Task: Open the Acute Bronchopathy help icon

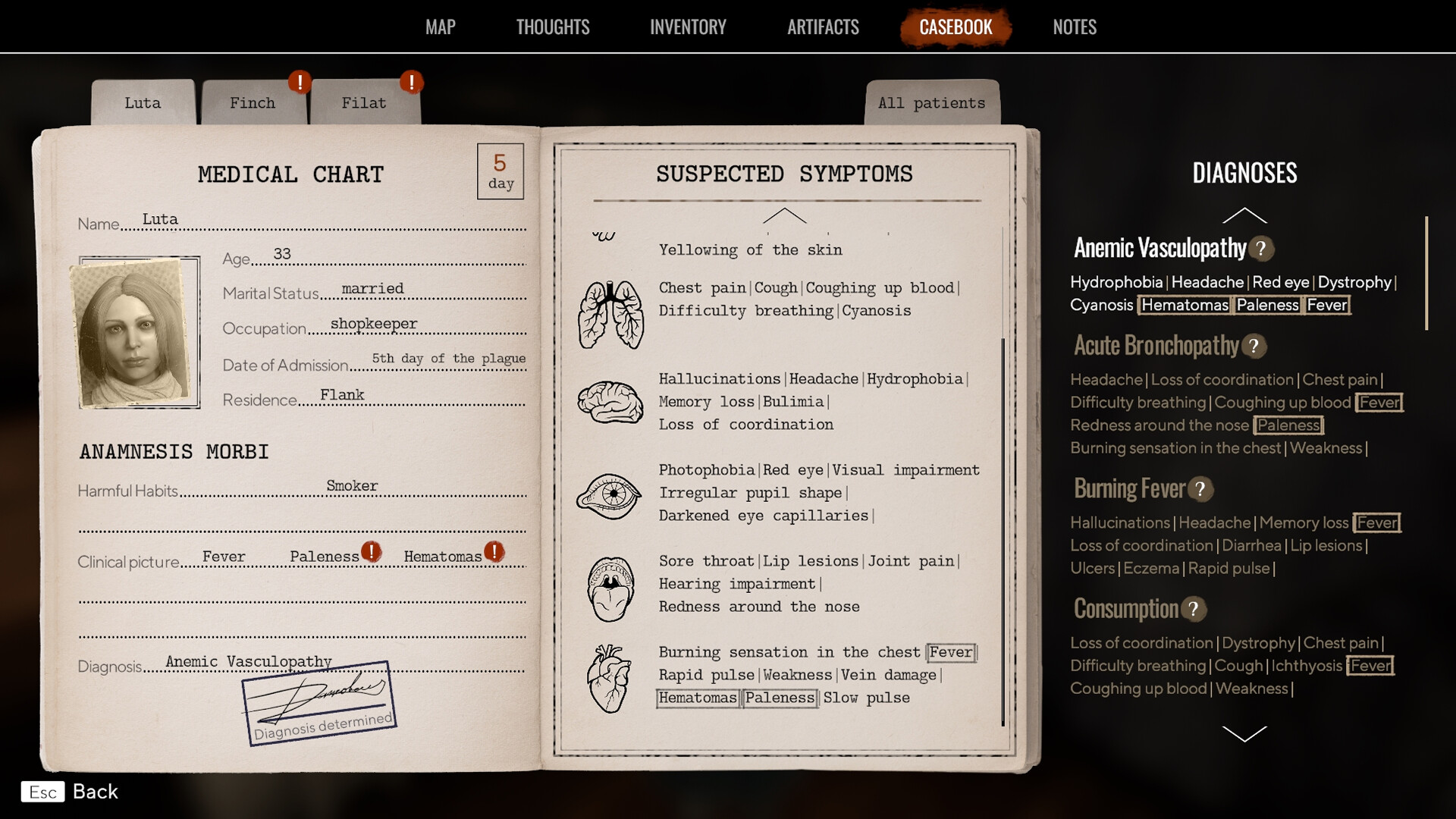Action: (x=1255, y=347)
